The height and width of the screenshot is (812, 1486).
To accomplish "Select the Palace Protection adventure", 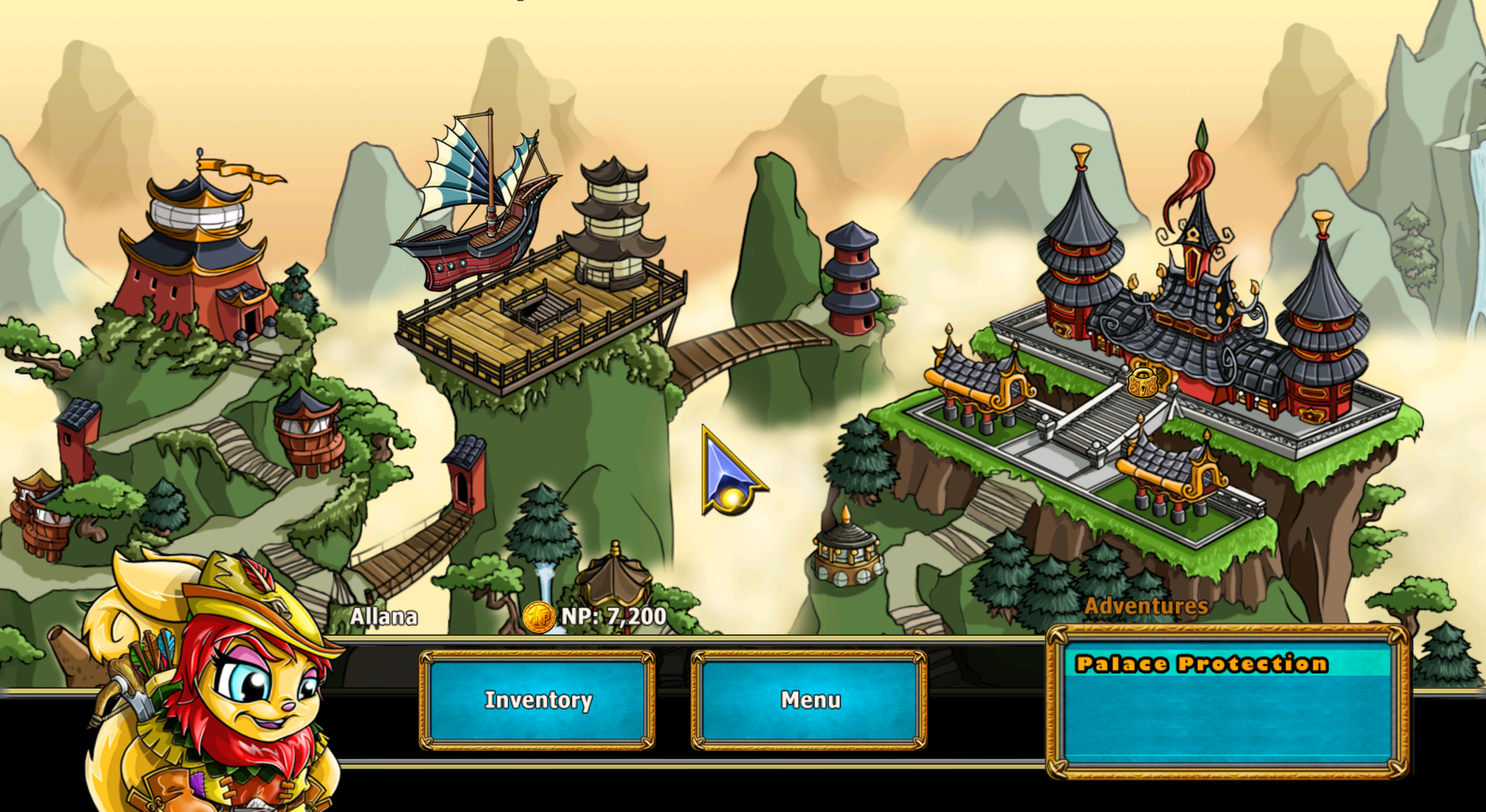I will pos(1201,664).
